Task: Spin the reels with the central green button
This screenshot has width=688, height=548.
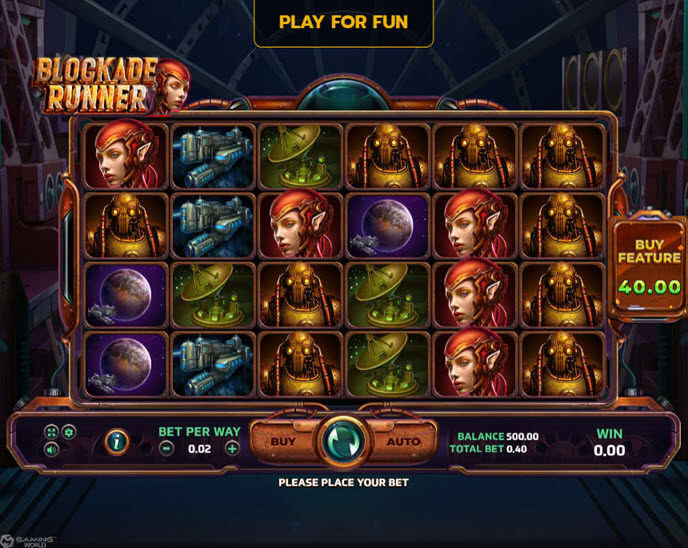Action: 343,441
